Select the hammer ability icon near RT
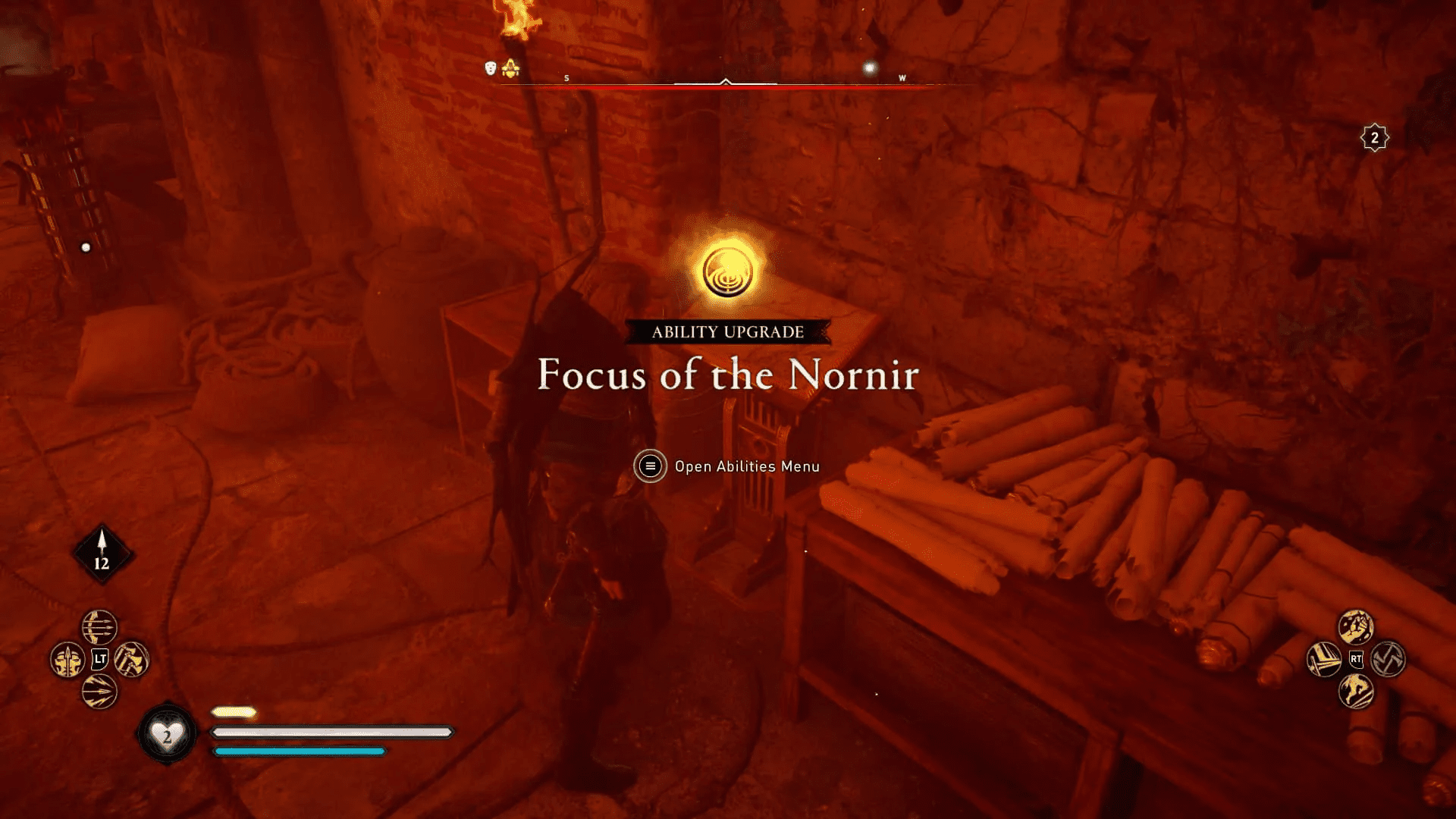1456x819 pixels. coord(1324,660)
